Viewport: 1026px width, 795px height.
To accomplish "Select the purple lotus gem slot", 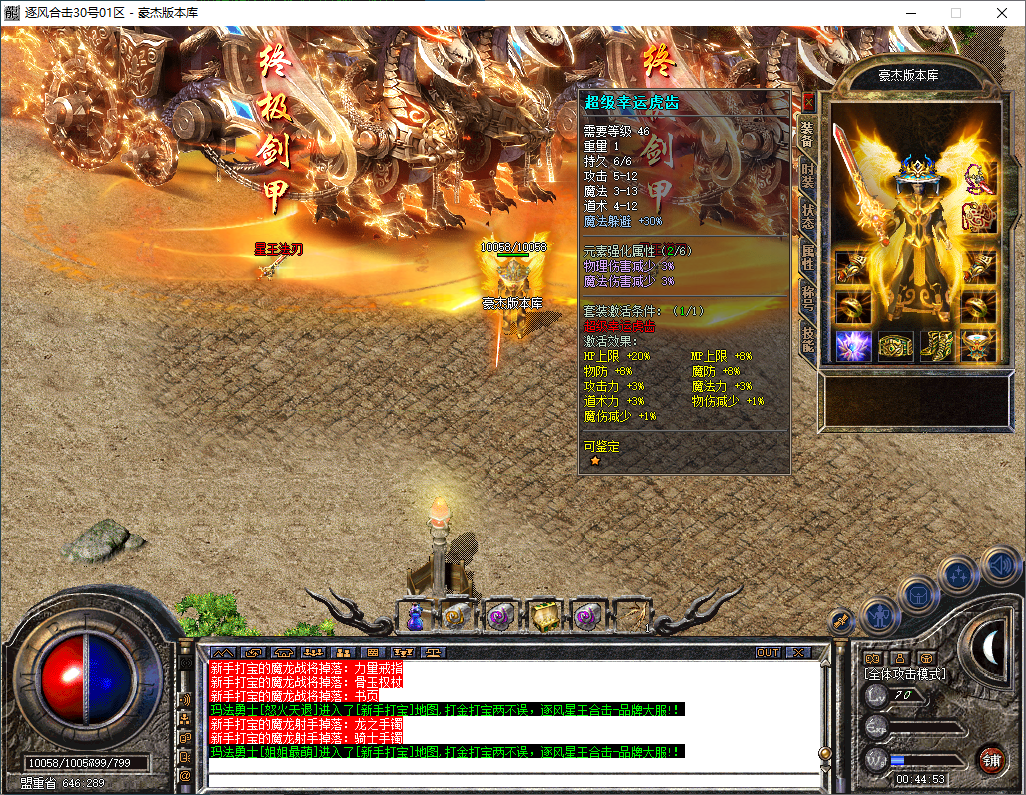I will click(x=851, y=346).
